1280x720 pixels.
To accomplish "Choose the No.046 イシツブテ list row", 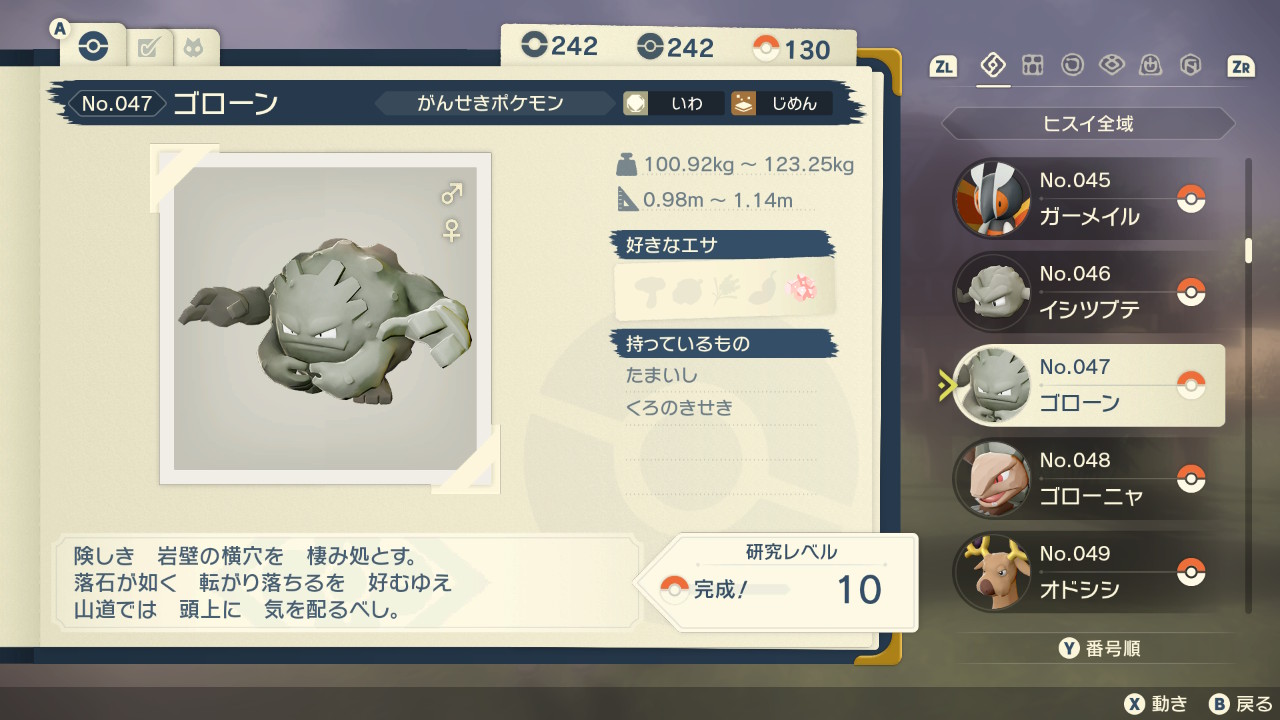I will [x=1088, y=292].
